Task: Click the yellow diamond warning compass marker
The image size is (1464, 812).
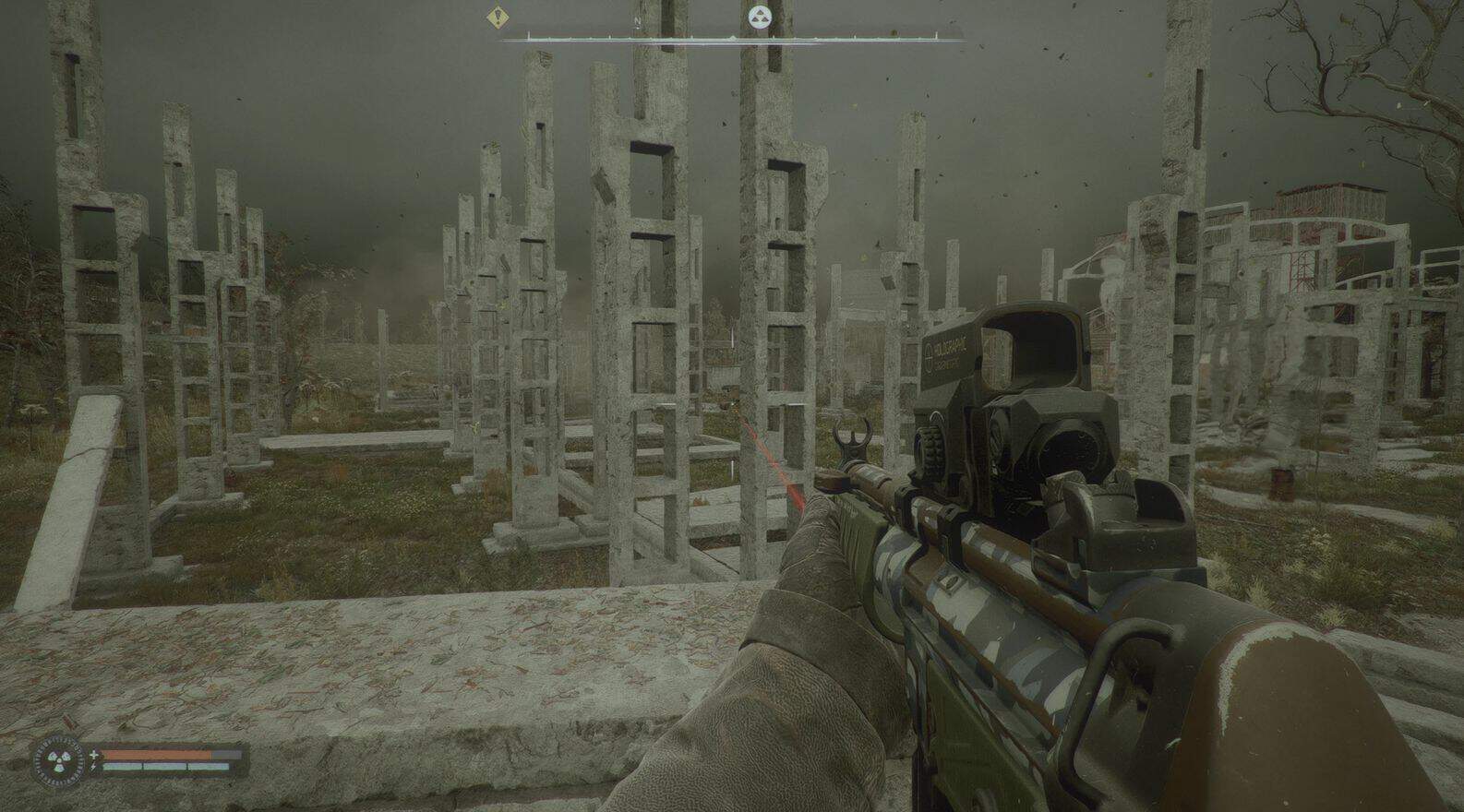Action: 499,16
